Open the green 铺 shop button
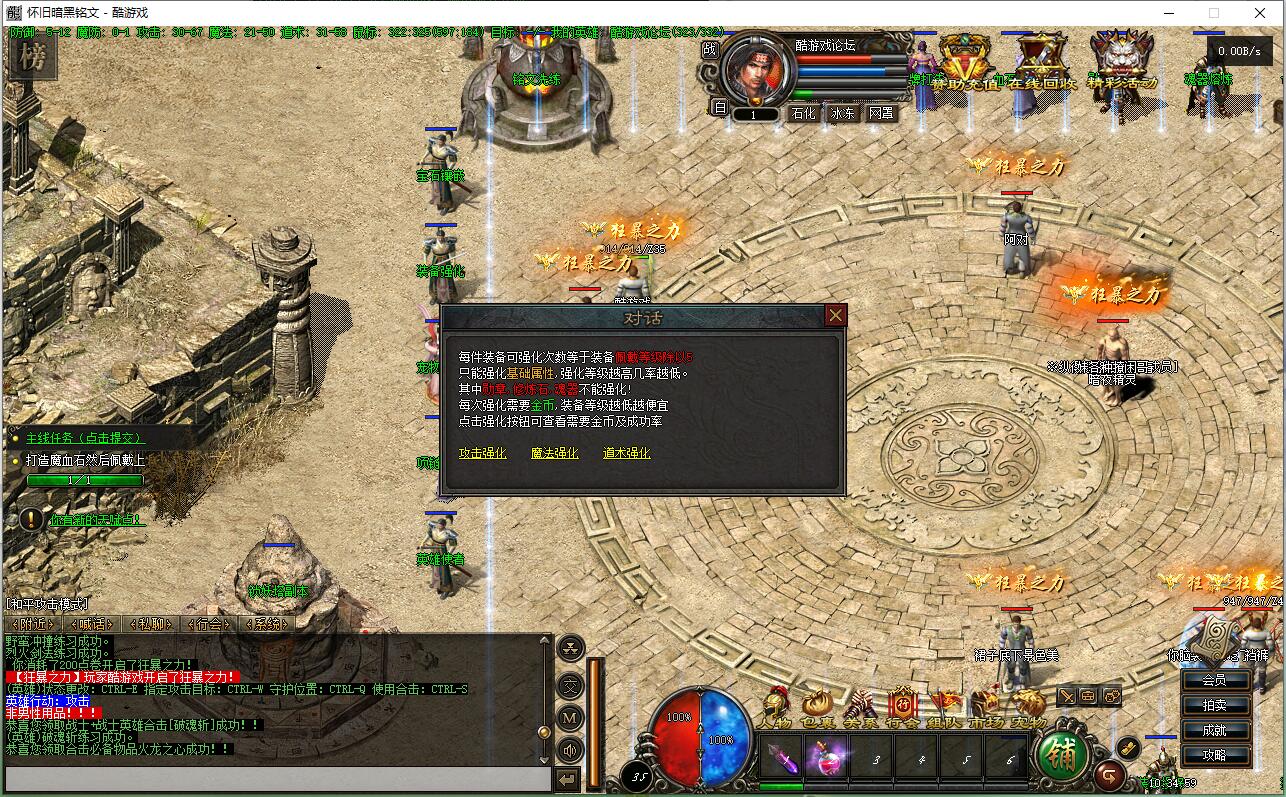The height and width of the screenshot is (797, 1286). (x=1063, y=757)
